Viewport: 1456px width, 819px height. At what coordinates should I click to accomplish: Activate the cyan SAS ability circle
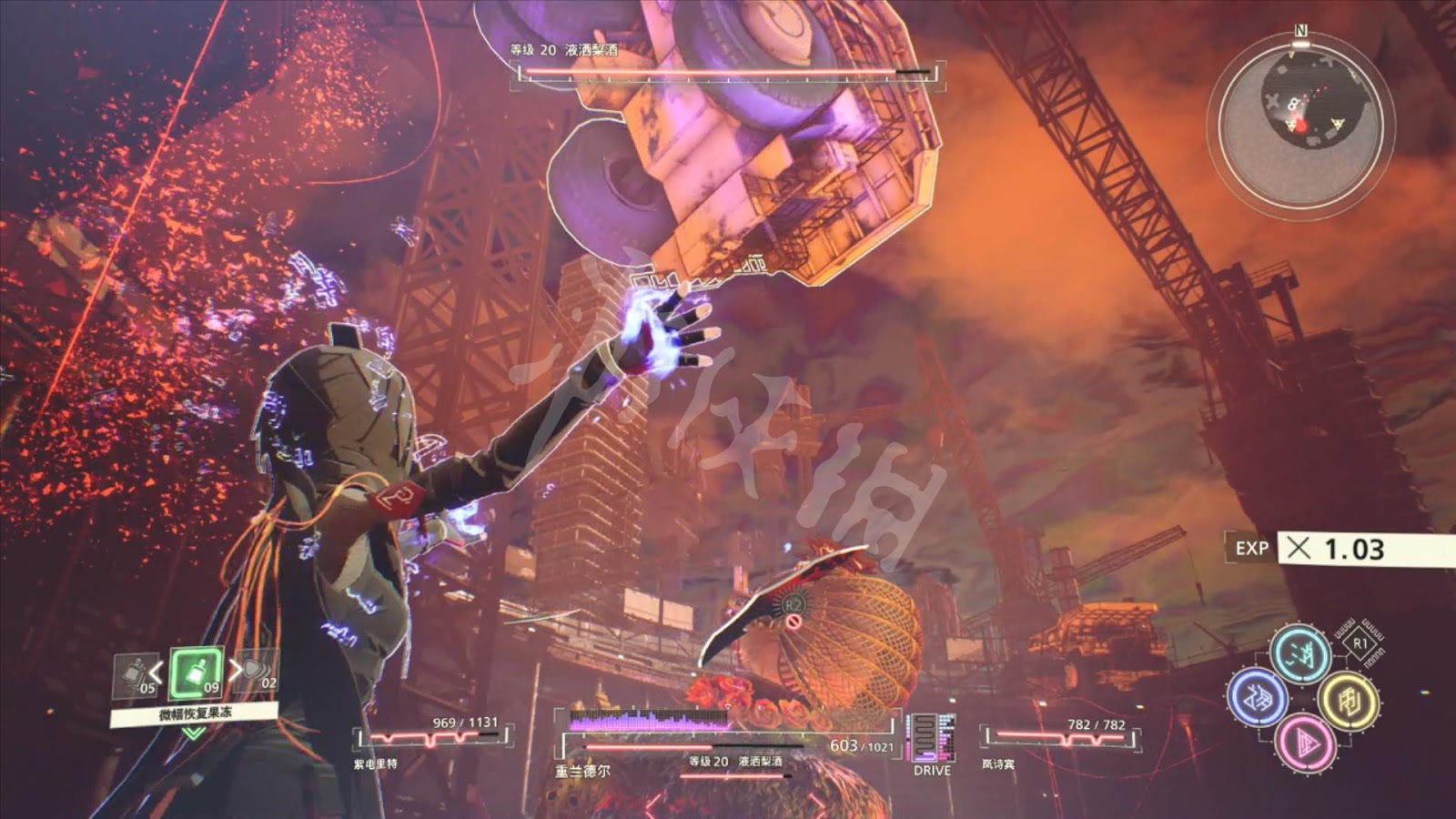tap(1300, 652)
